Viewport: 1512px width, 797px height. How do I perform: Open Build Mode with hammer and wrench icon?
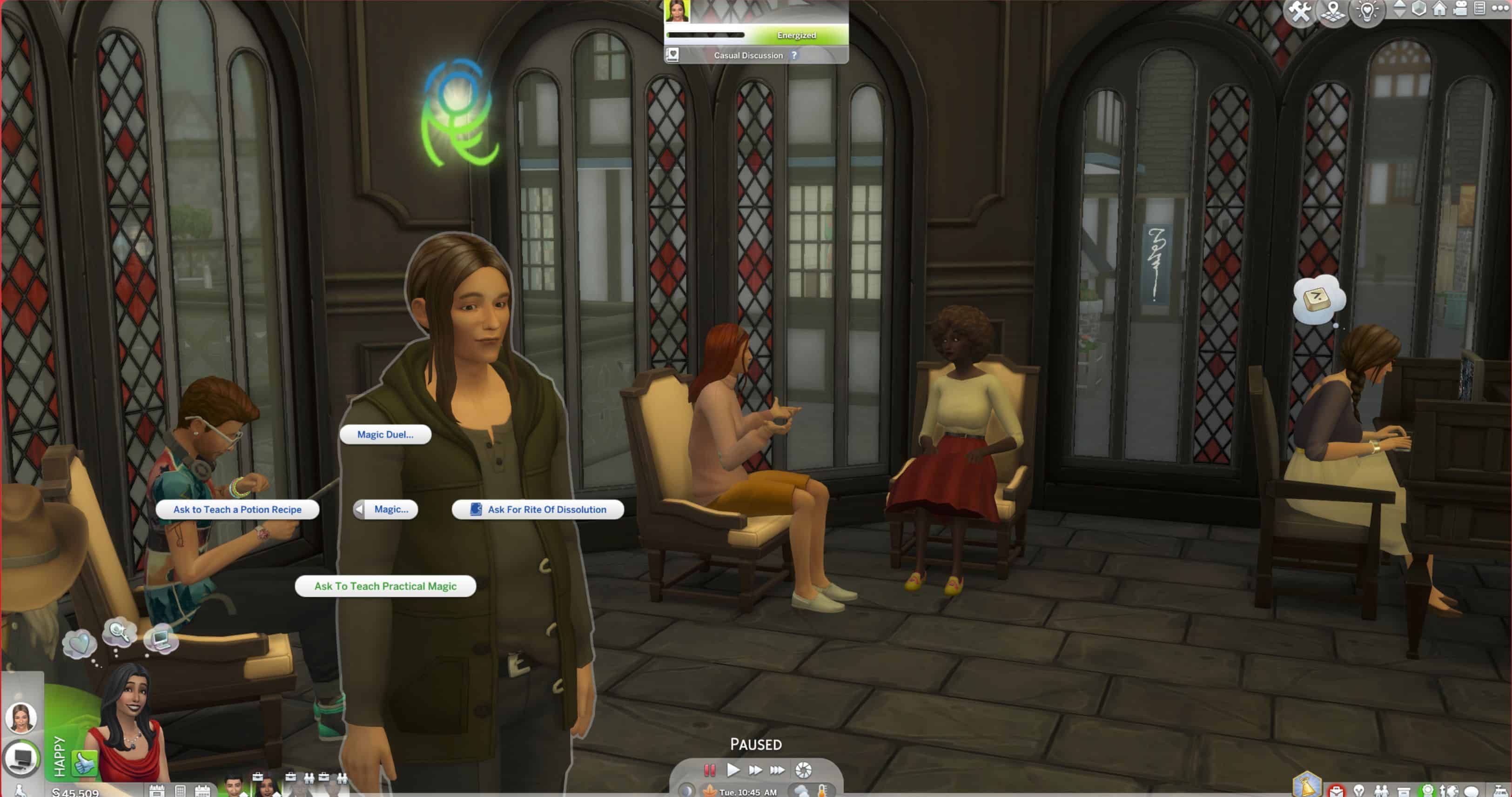(1300, 11)
